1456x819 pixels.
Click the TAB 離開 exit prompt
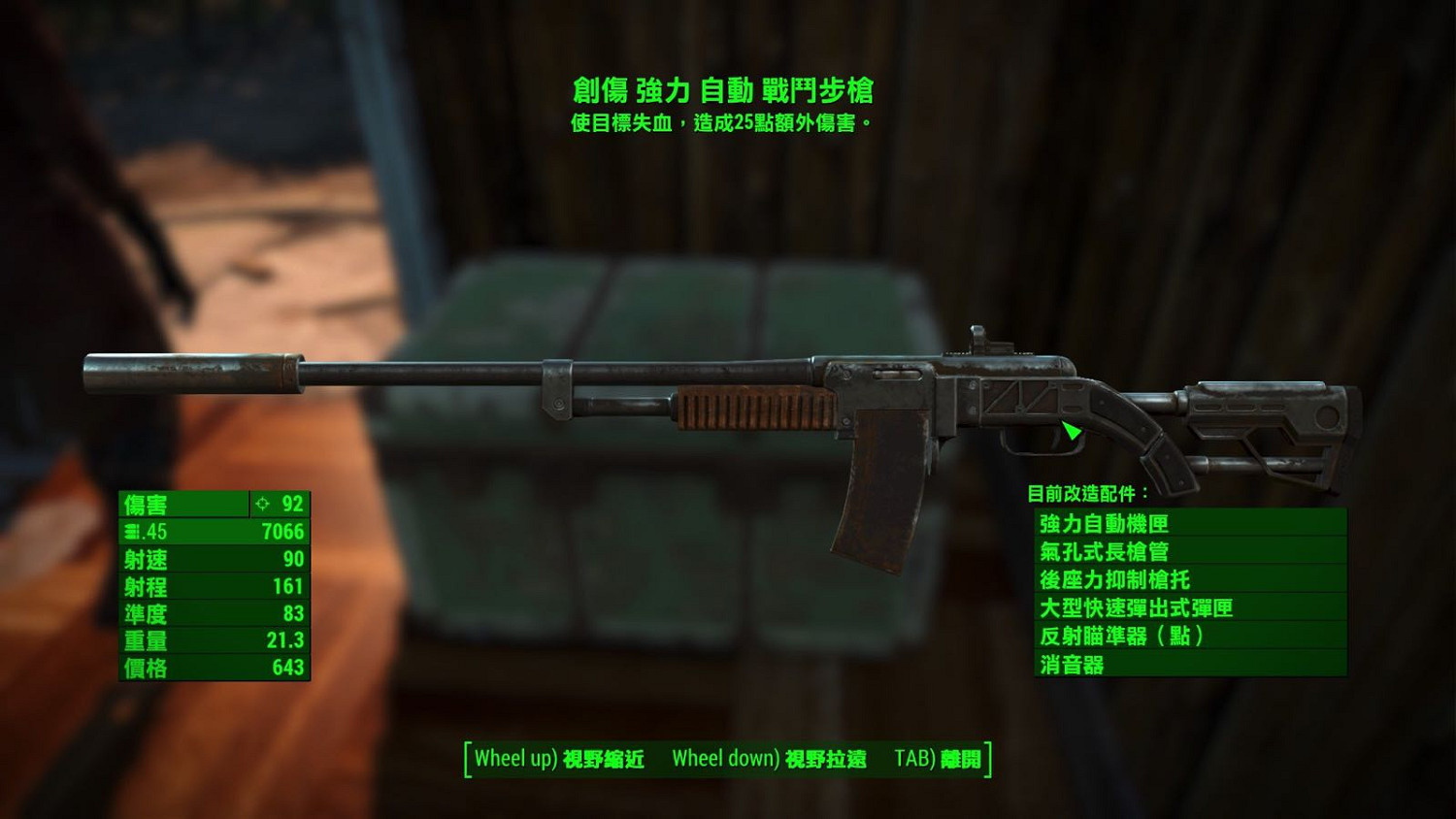[x=940, y=758]
